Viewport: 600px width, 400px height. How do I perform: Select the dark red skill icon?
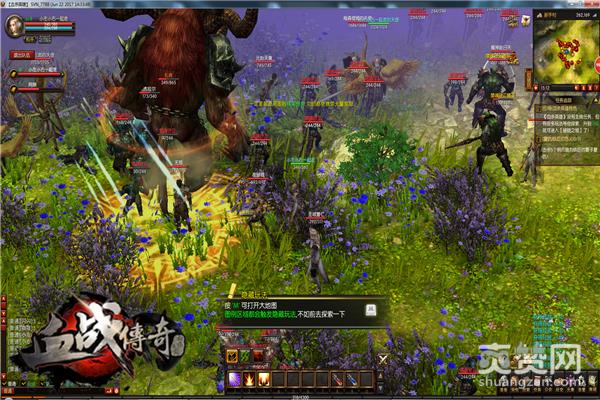pos(257,356)
